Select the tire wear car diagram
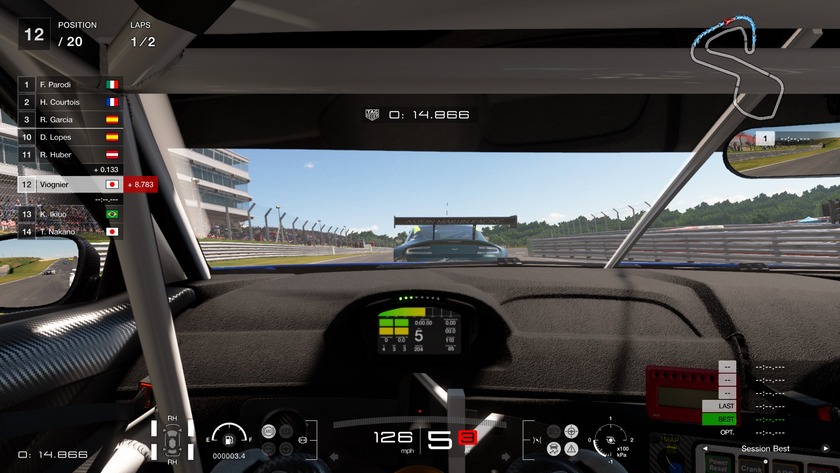The width and height of the screenshot is (840, 473). pos(173,437)
